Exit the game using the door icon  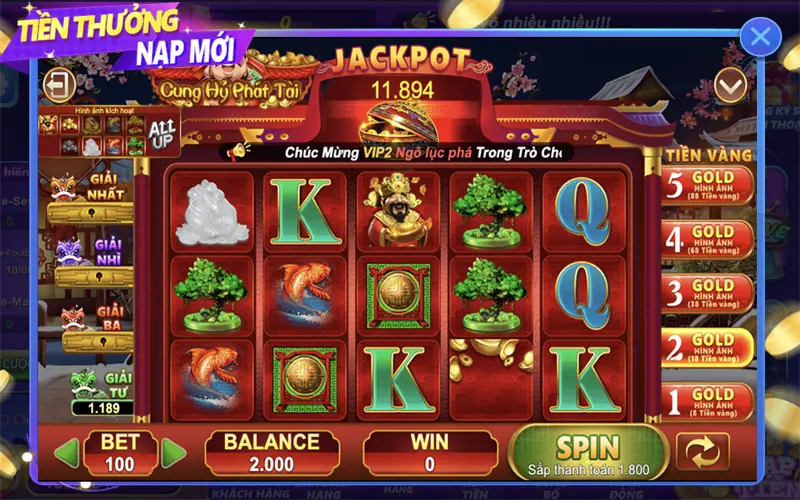pos(61,82)
